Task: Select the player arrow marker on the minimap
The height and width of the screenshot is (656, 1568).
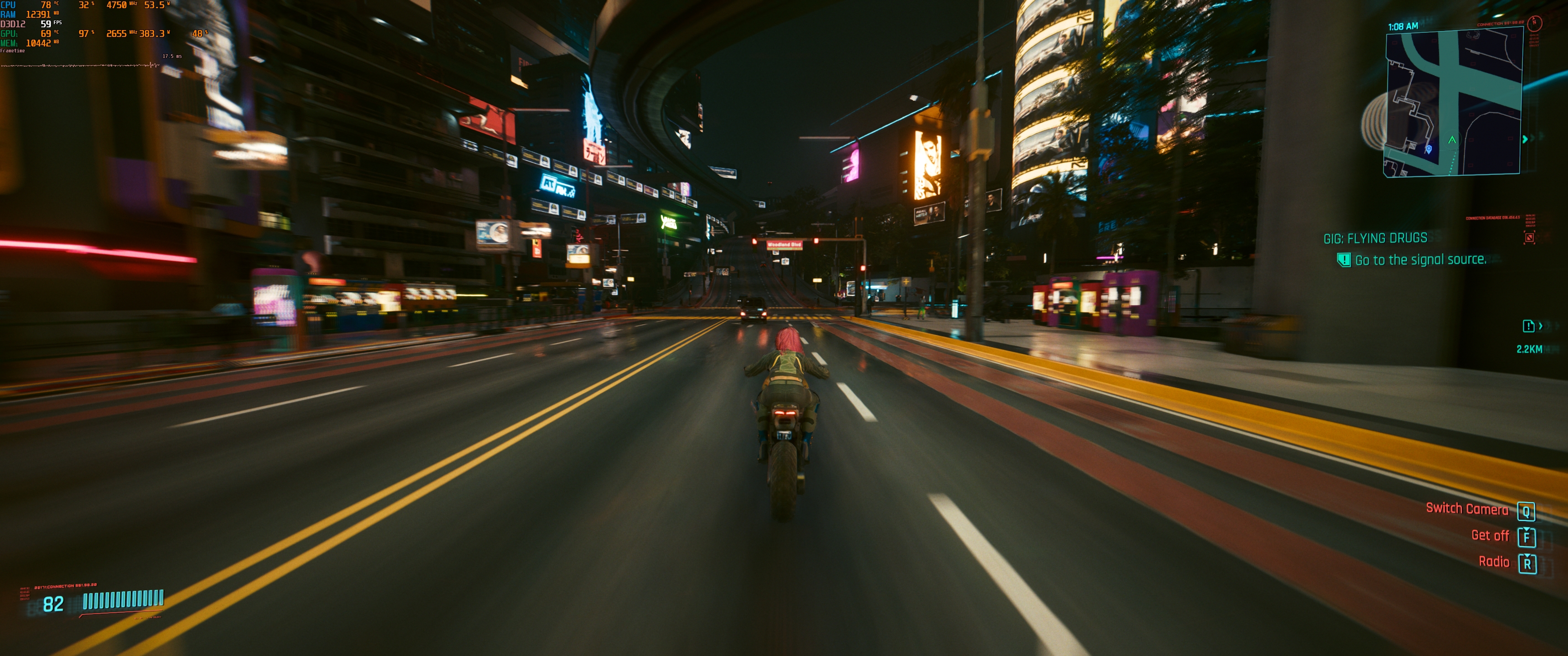Action: [x=1452, y=140]
